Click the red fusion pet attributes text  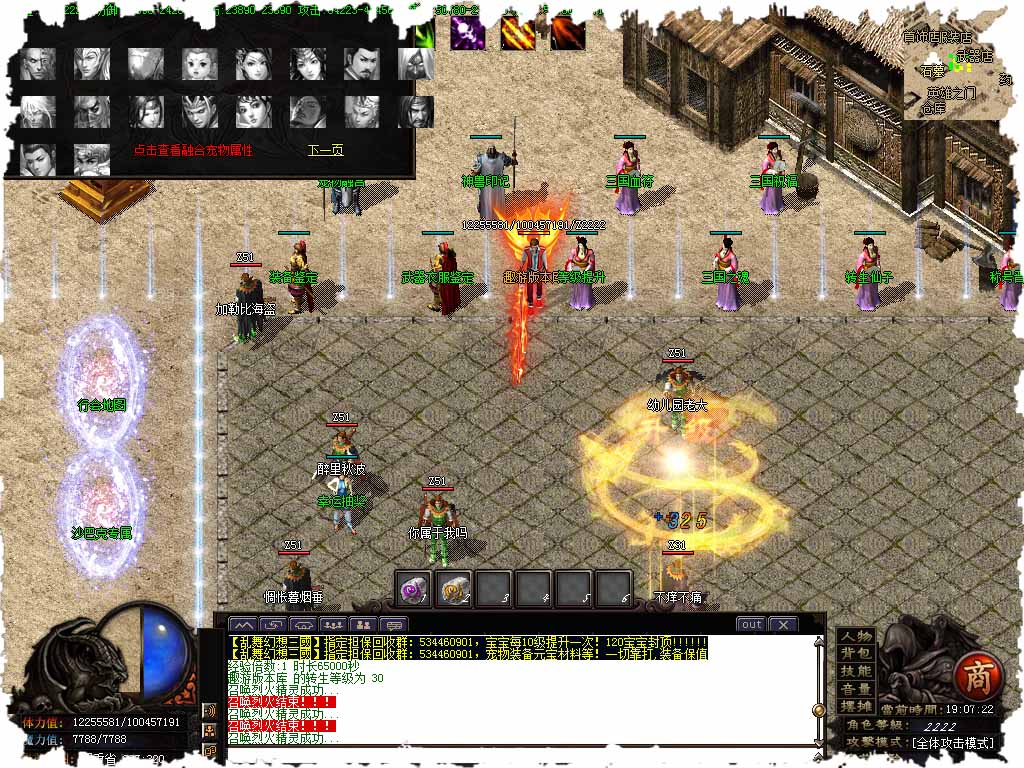pyautogui.click(x=193, y=151)
